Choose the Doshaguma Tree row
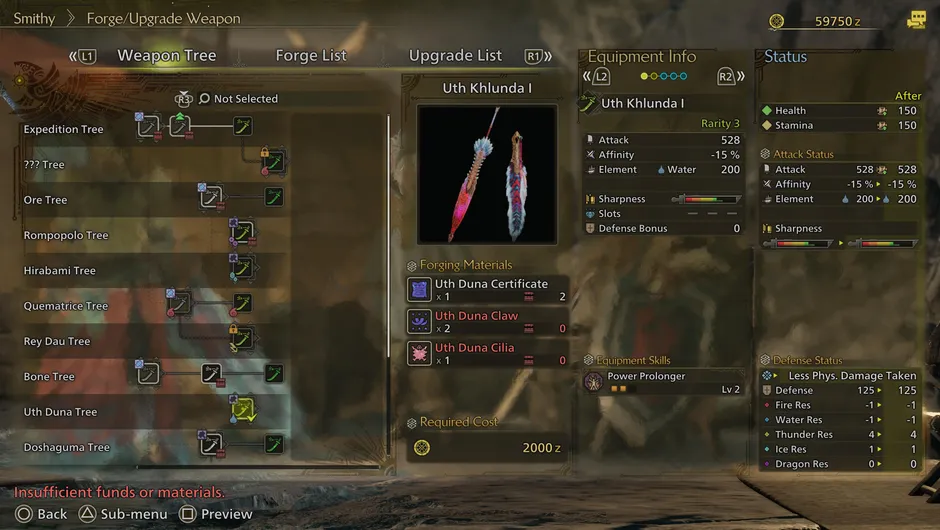 (x=67, y=448)
